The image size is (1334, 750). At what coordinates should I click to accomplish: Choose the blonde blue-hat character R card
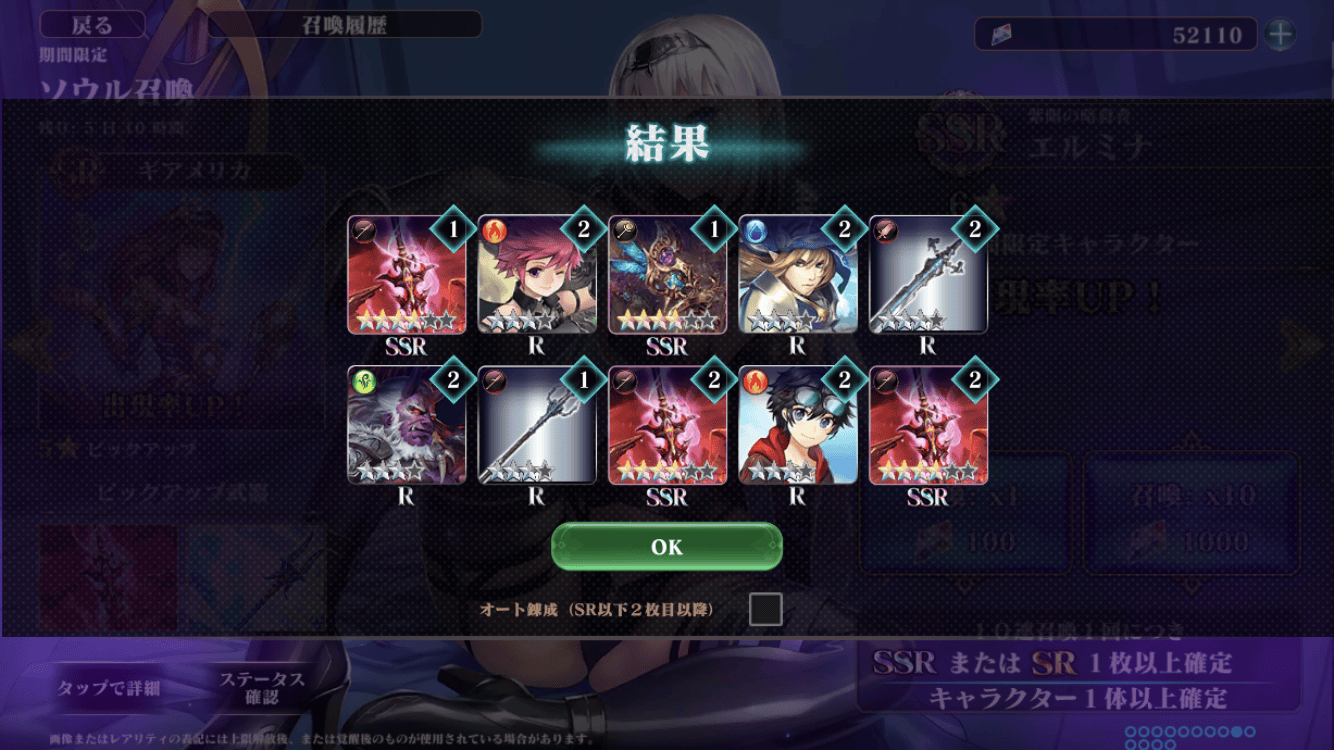pyautogui.click(x=797, y=275)
